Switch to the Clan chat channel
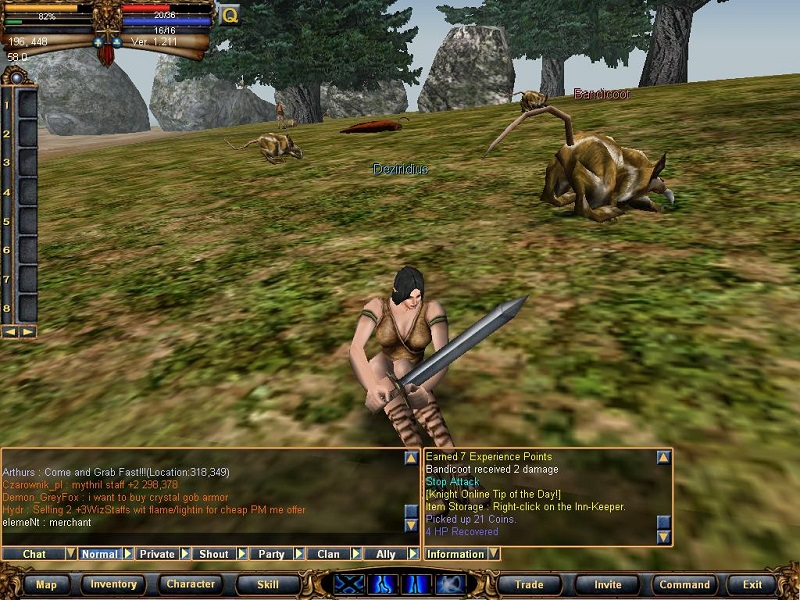 click(x=328, y=554)
